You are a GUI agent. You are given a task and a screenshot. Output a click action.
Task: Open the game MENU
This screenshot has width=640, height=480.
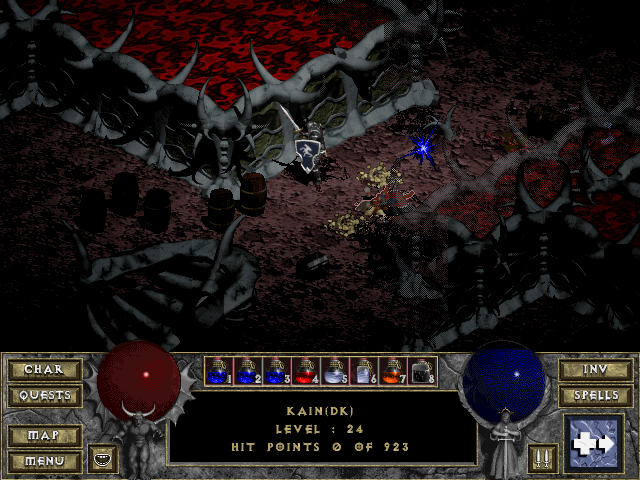click(x=44, y=461)
